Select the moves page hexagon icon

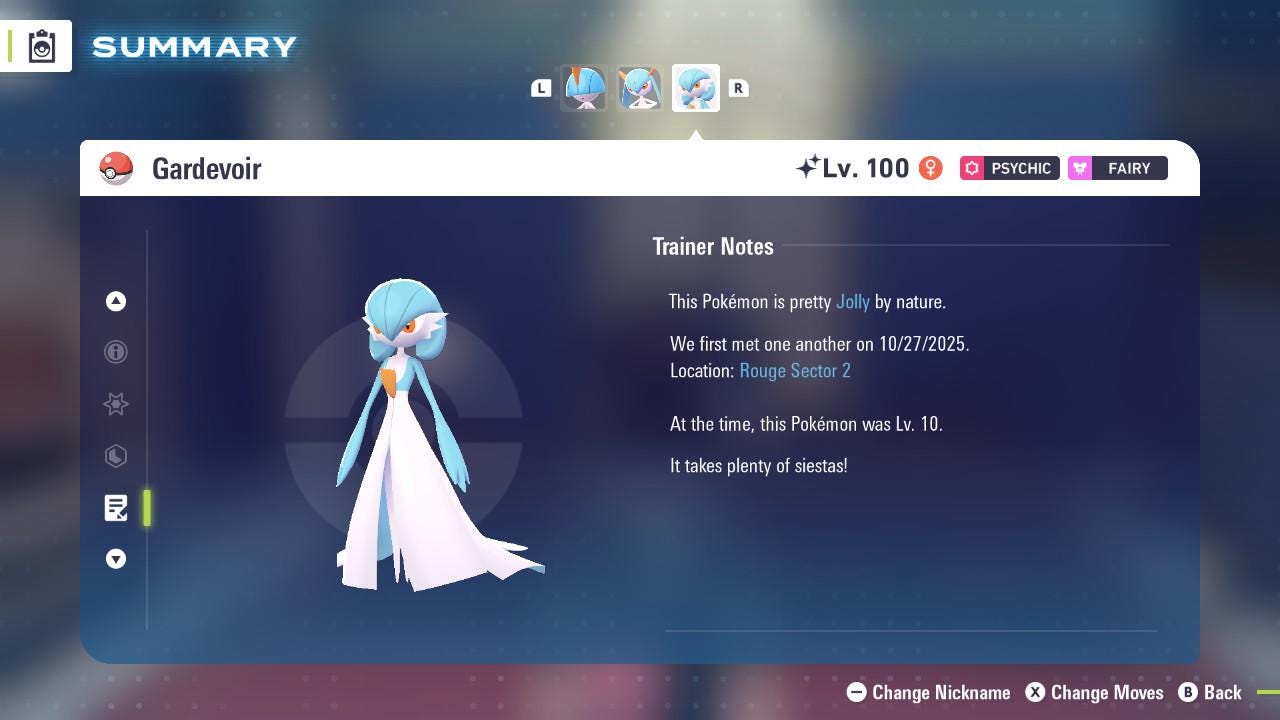point(116,456)
